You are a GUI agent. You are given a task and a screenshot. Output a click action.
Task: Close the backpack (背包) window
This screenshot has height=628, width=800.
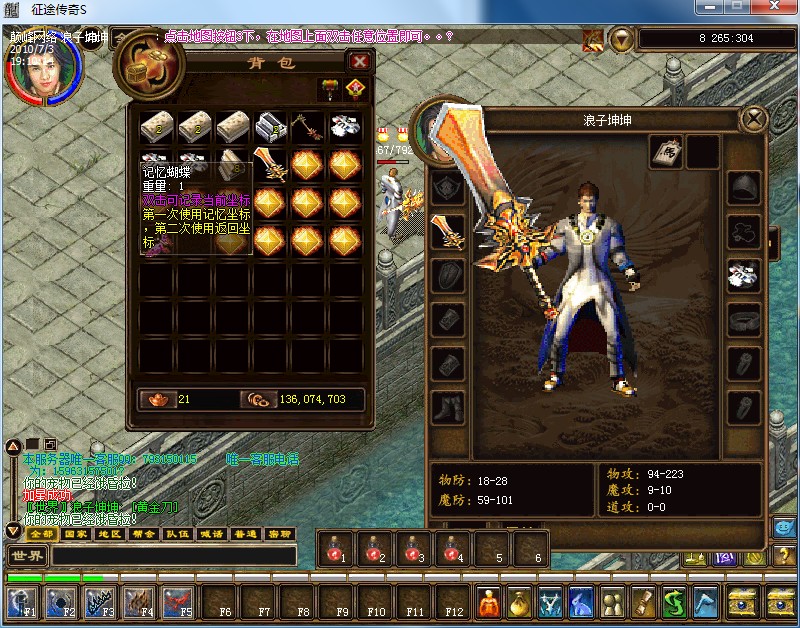(x=359, y=61)
